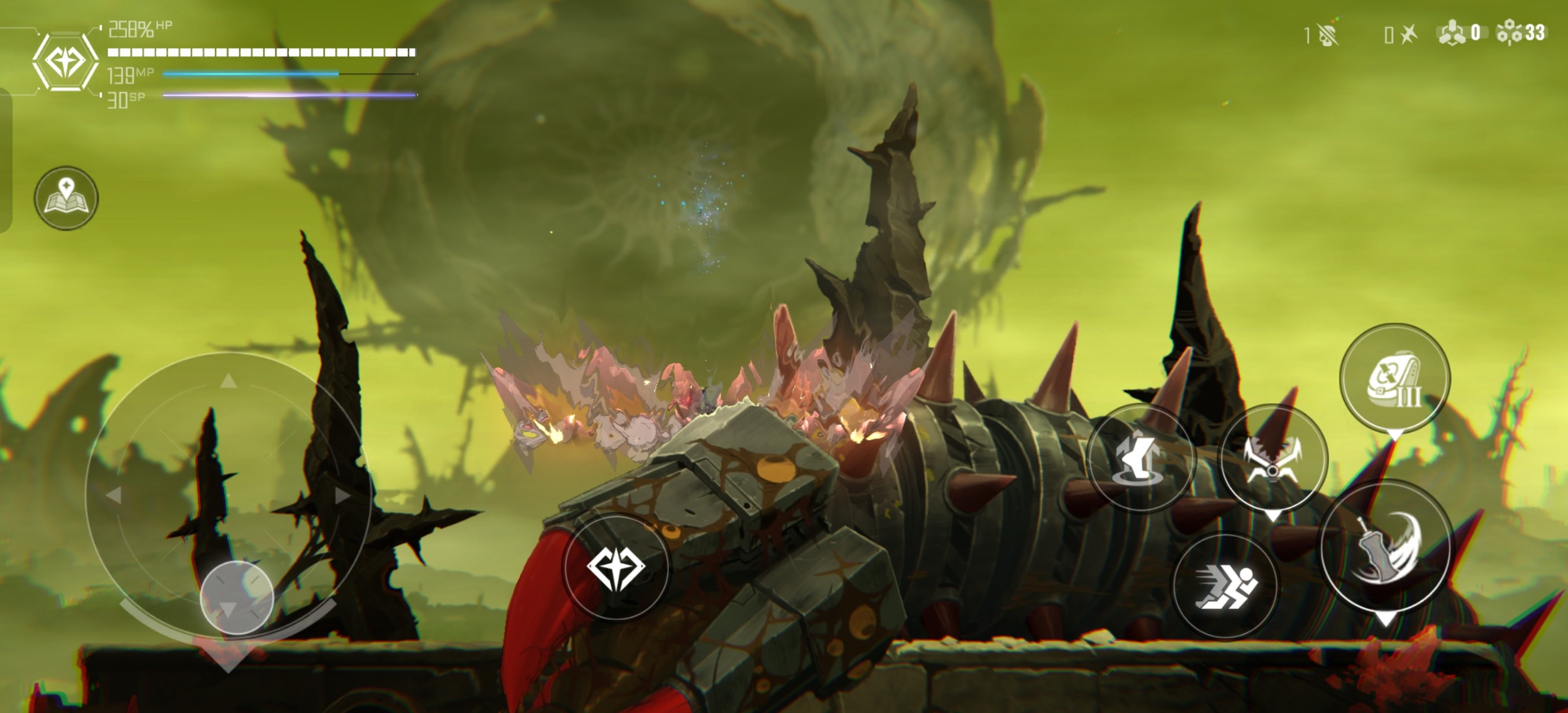1568x713 pixels.
Task: Tap the virtual joystick thumb knob
Action: coord(237,598)
